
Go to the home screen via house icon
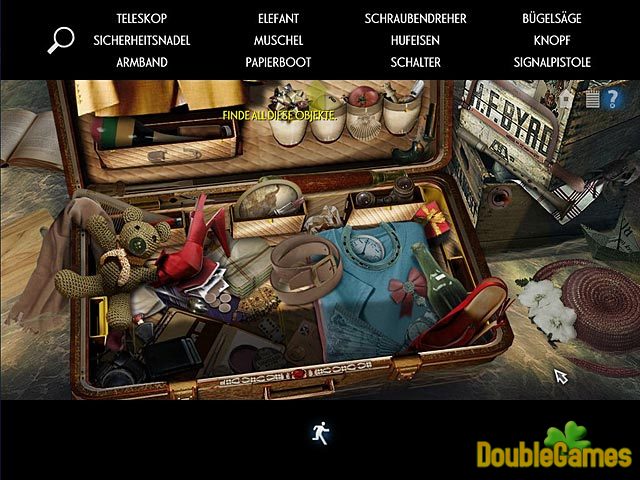point(567,98)
